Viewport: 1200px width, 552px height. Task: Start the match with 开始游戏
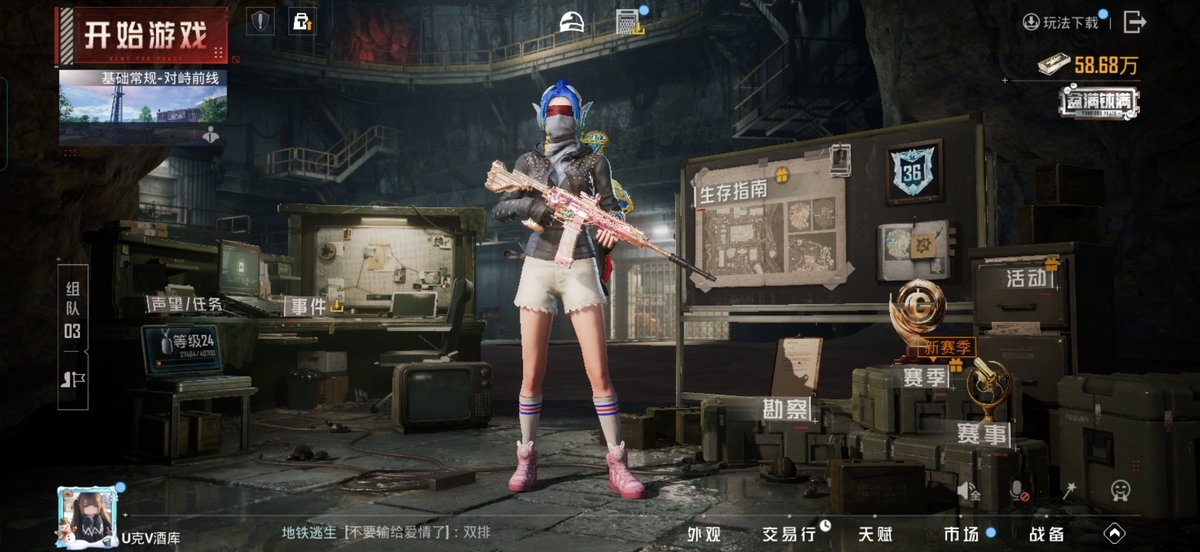(x=145, y=36)
